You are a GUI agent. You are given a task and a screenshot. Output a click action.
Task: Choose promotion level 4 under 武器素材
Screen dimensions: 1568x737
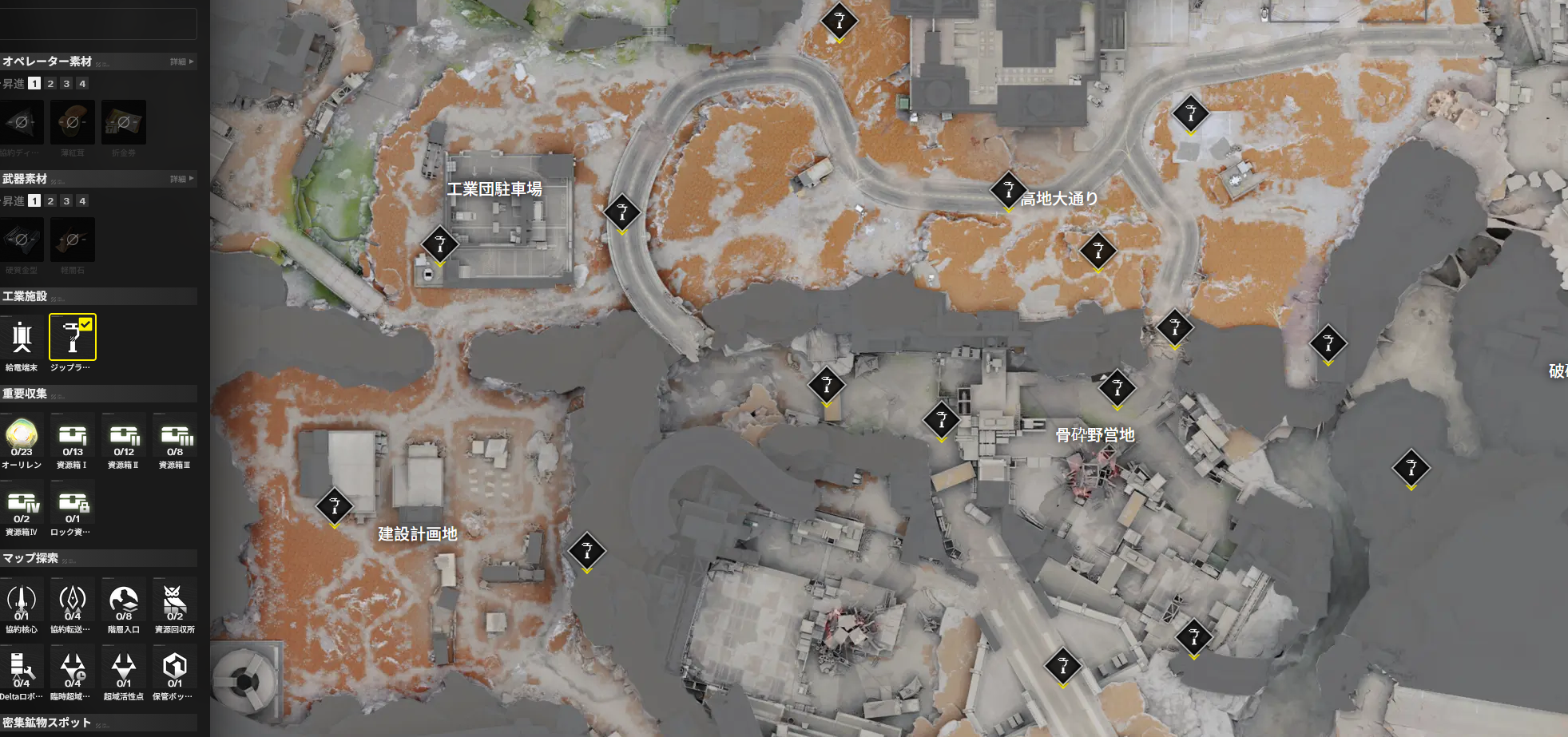[x=82, y=201]
